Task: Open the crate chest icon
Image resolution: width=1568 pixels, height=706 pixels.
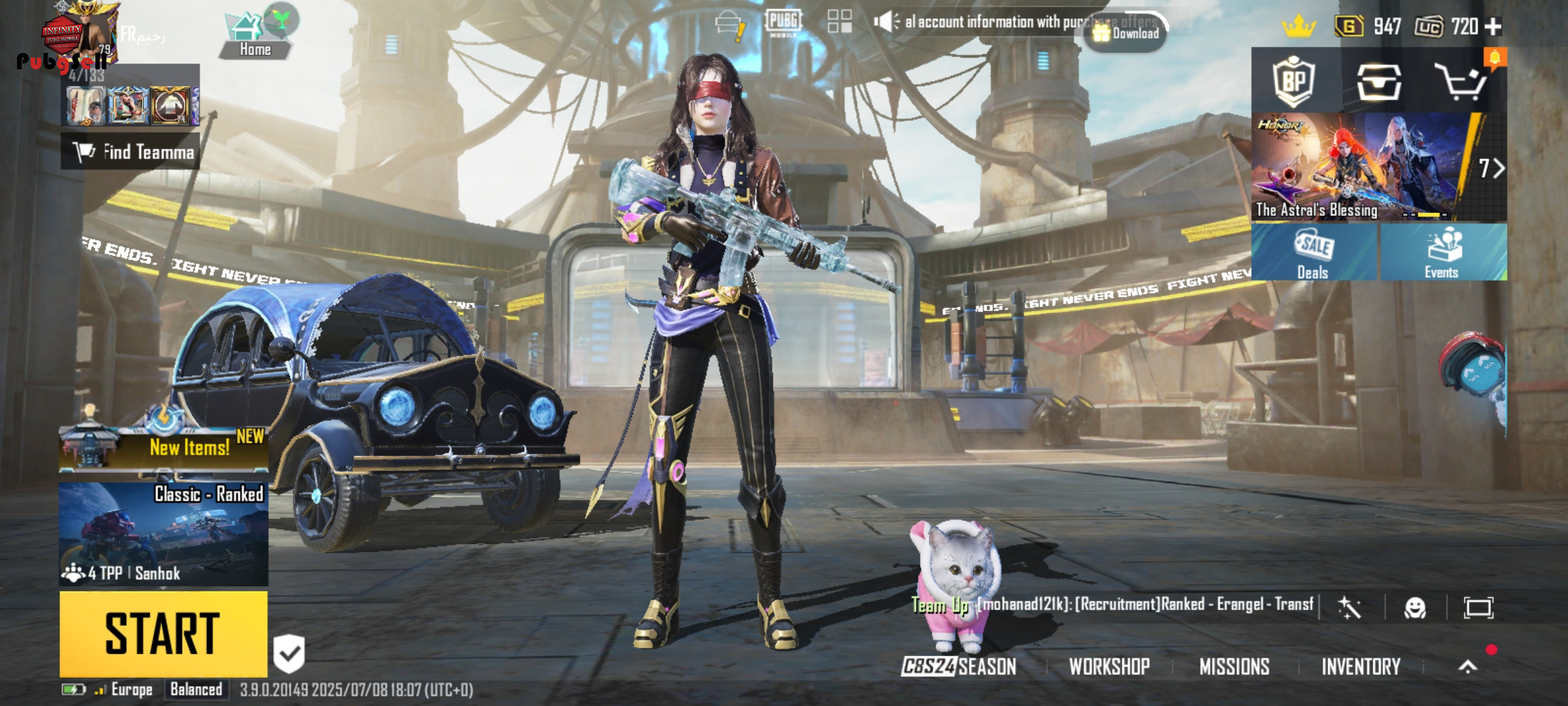Action: click(1379, 82)
